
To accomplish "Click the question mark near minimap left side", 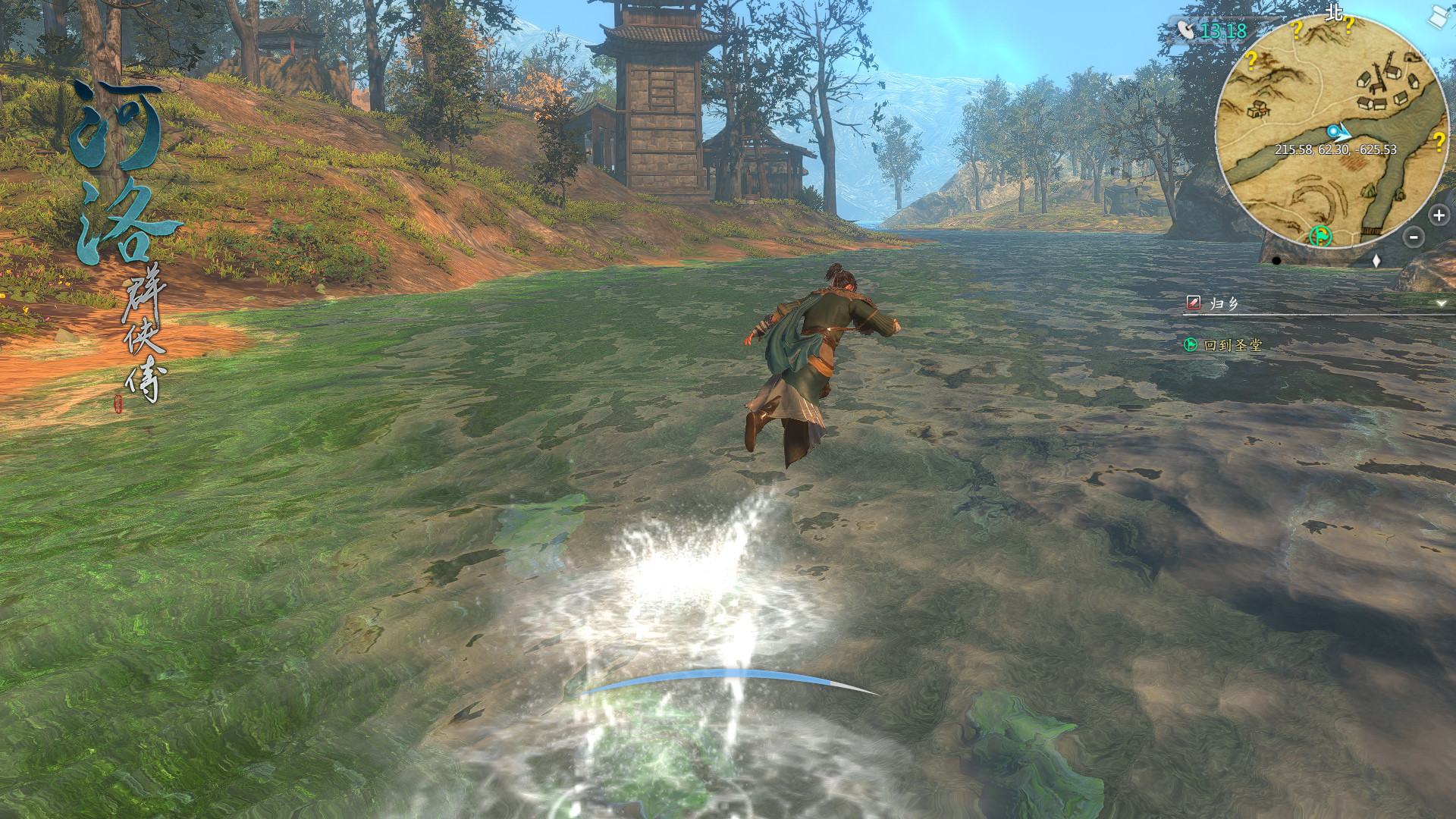I will [x=1253, y=61].
